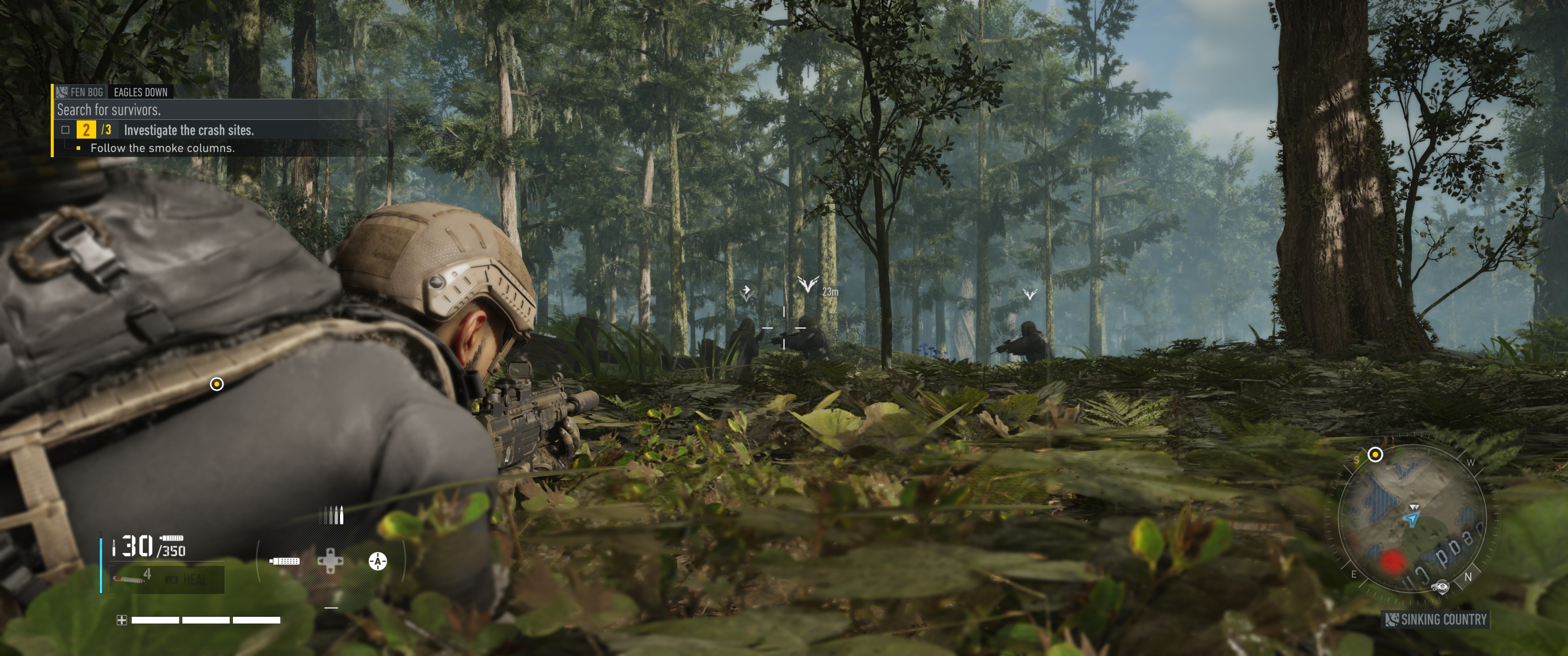
Task: Click the Sinking Country region label
Action: [x=1437, y=620]
